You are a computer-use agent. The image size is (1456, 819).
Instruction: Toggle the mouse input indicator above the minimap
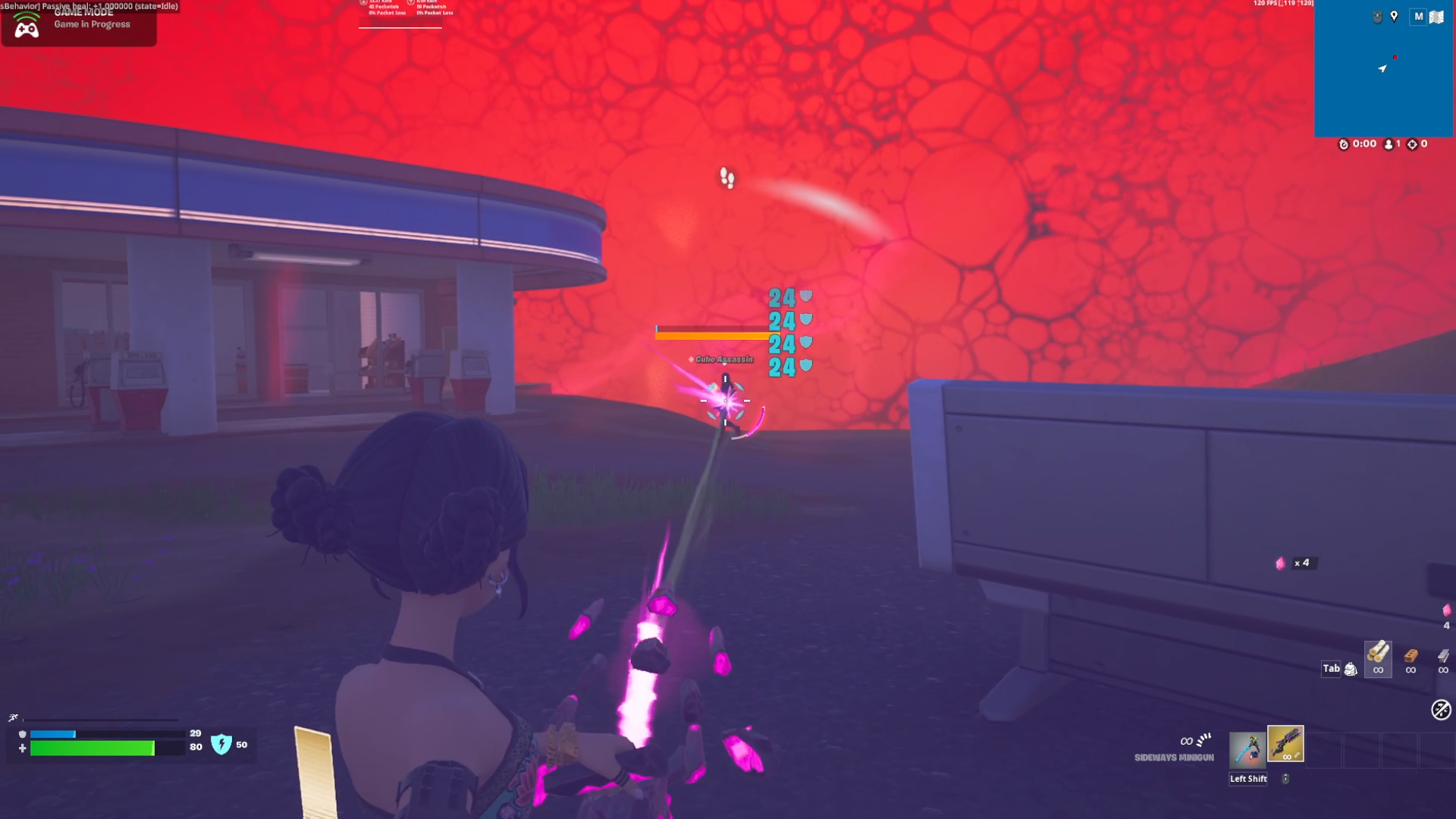pyautogui.click(x=1377, y=16)
